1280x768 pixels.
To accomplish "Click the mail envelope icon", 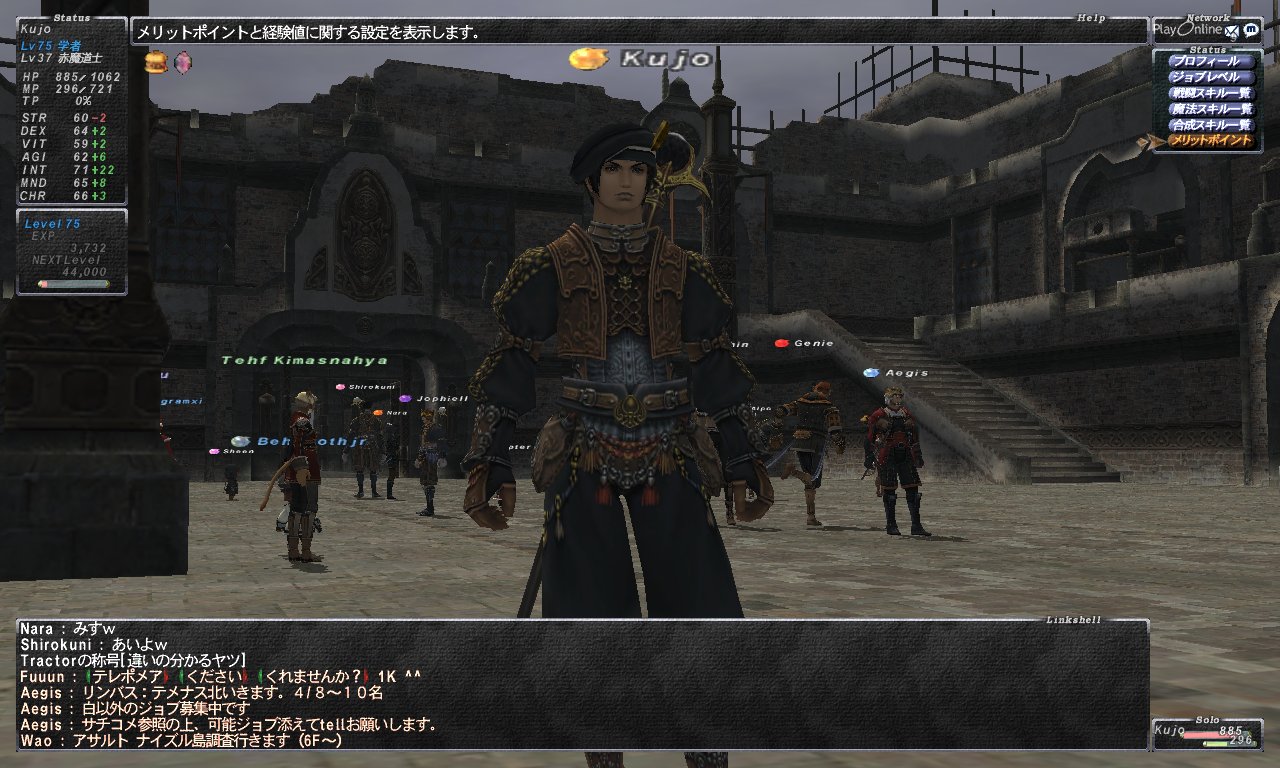I will click(1233, 30).
